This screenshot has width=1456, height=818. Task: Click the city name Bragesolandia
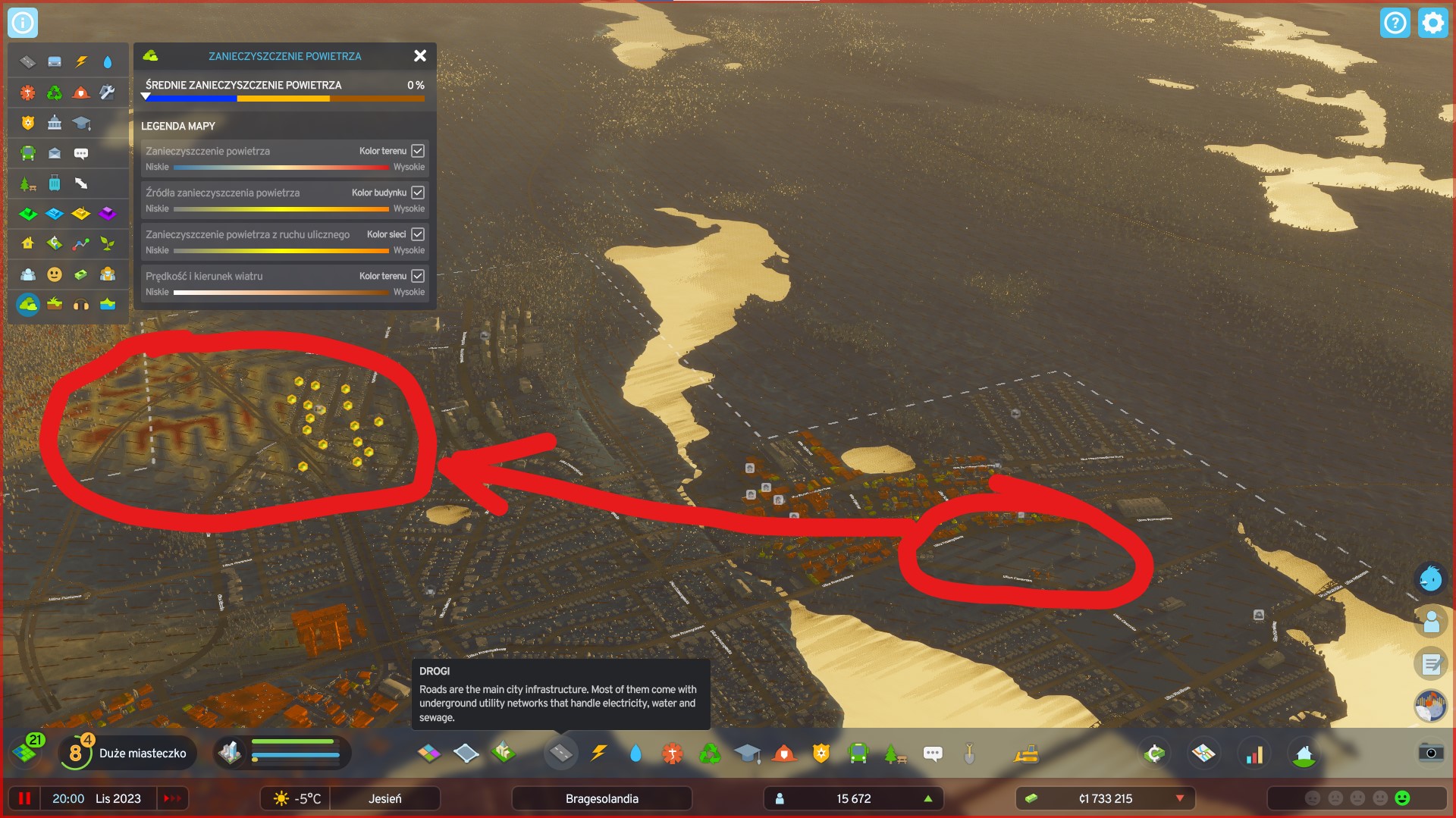602,798
